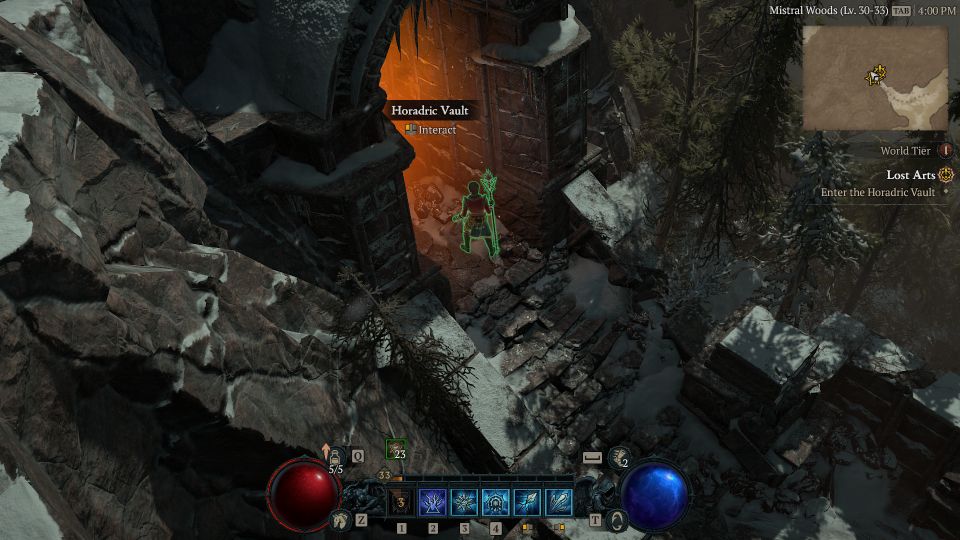Open the town portal icon by the mana orb
Screen dimensions: 960x540
(x=618, y=520)
